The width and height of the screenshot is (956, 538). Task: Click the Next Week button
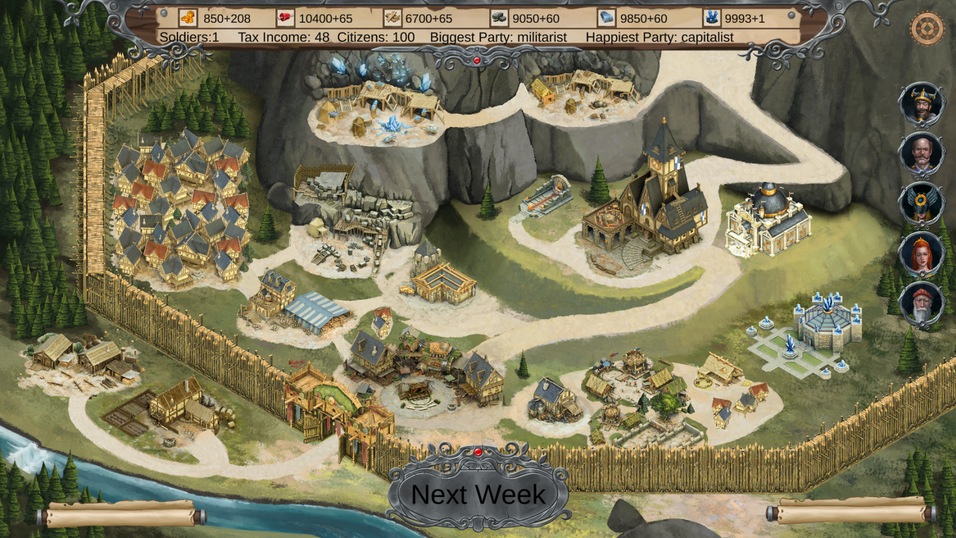click(x=478, y=494)
